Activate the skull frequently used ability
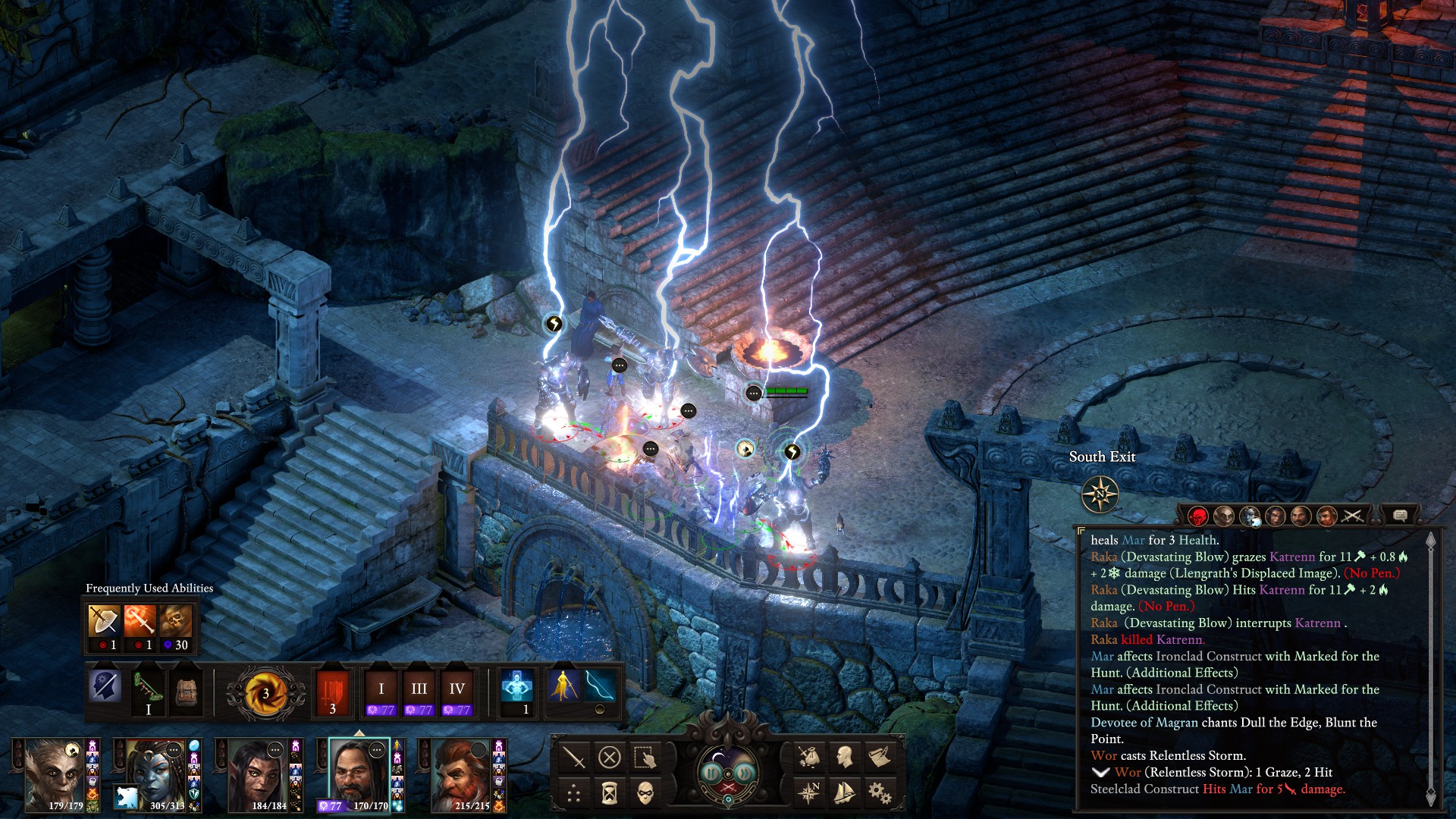This screenshot has height=819, width=1456. pos(176,622)
